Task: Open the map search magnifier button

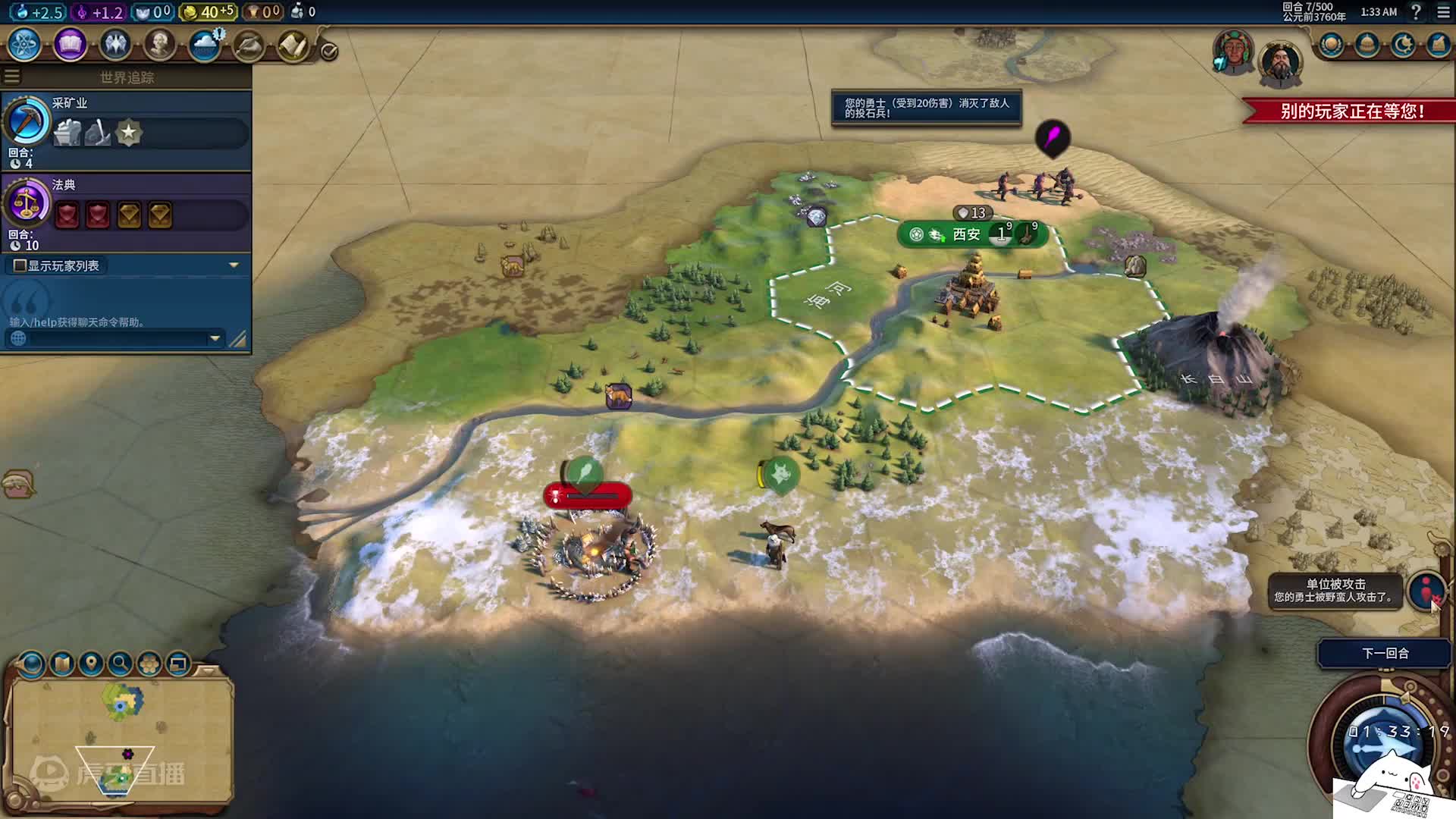Action: pos(120,664)
